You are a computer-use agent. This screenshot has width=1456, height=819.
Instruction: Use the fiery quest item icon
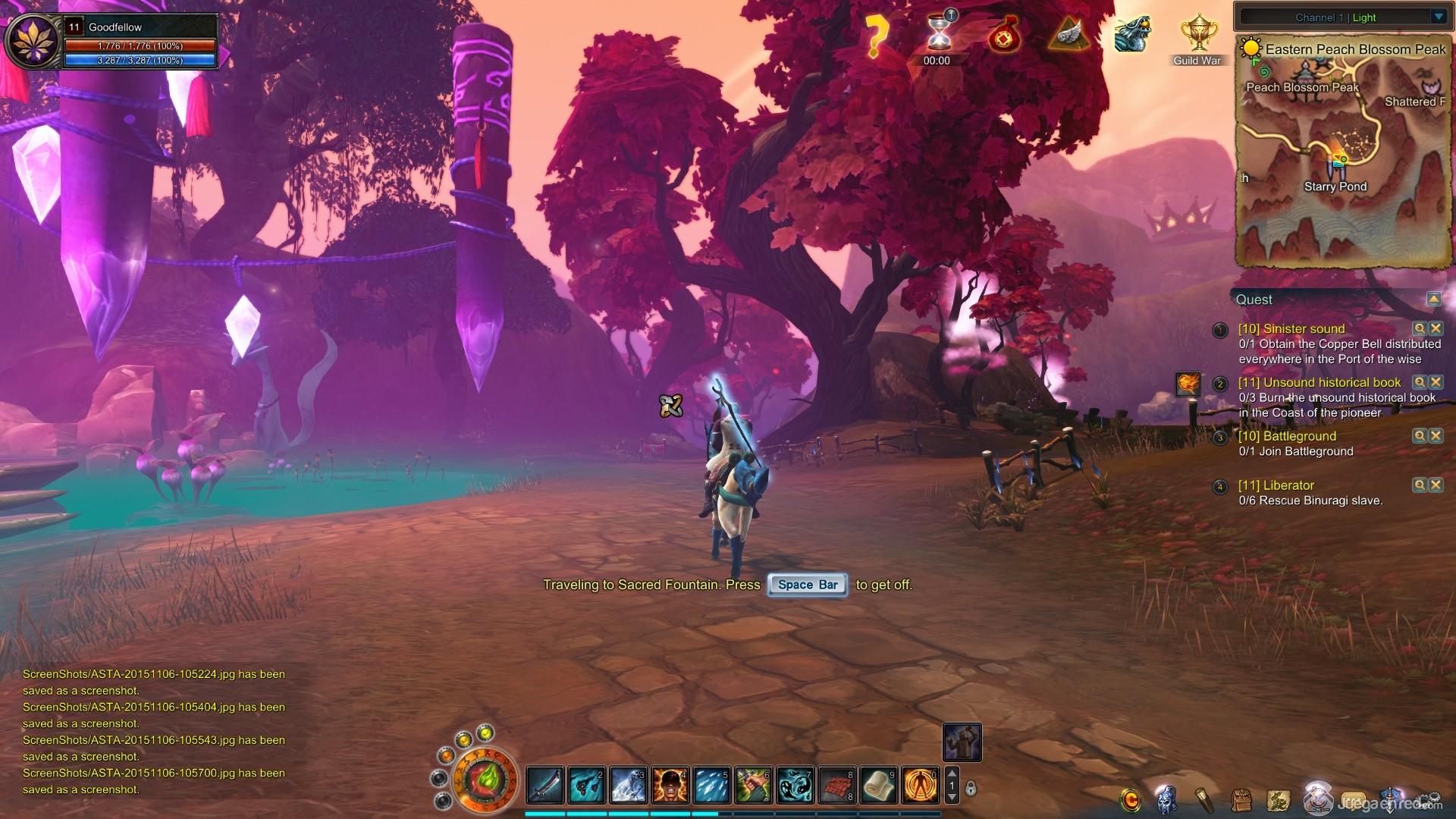tap(1188, 384)
